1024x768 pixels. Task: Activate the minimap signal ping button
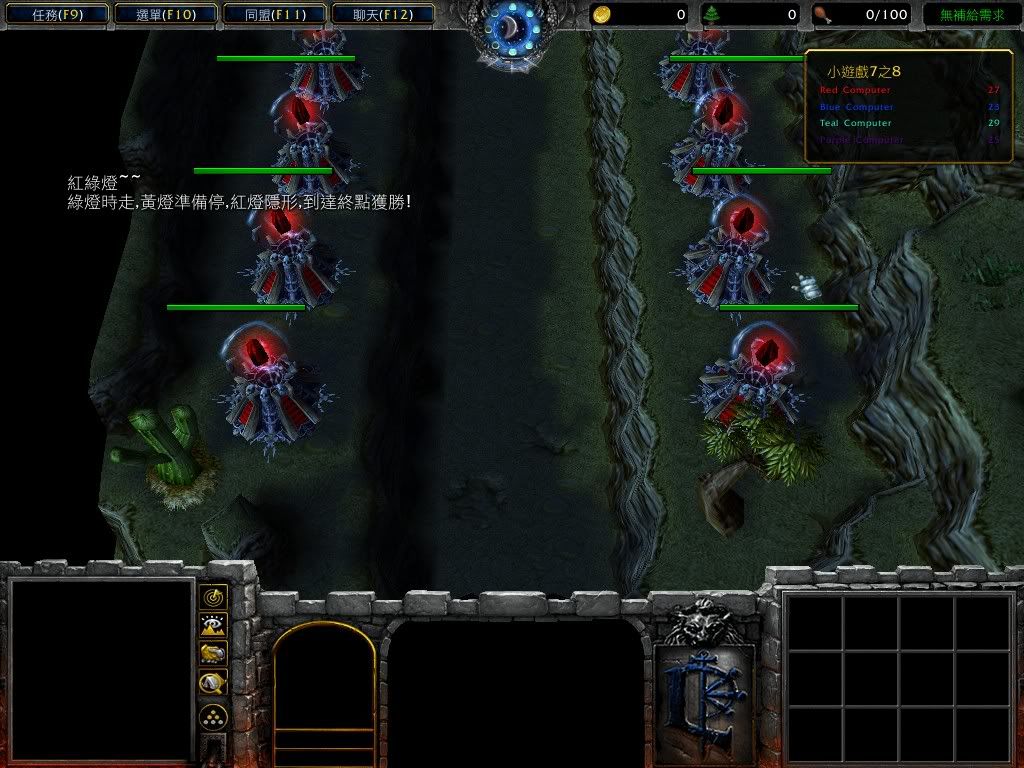click(x=213, y=598)
